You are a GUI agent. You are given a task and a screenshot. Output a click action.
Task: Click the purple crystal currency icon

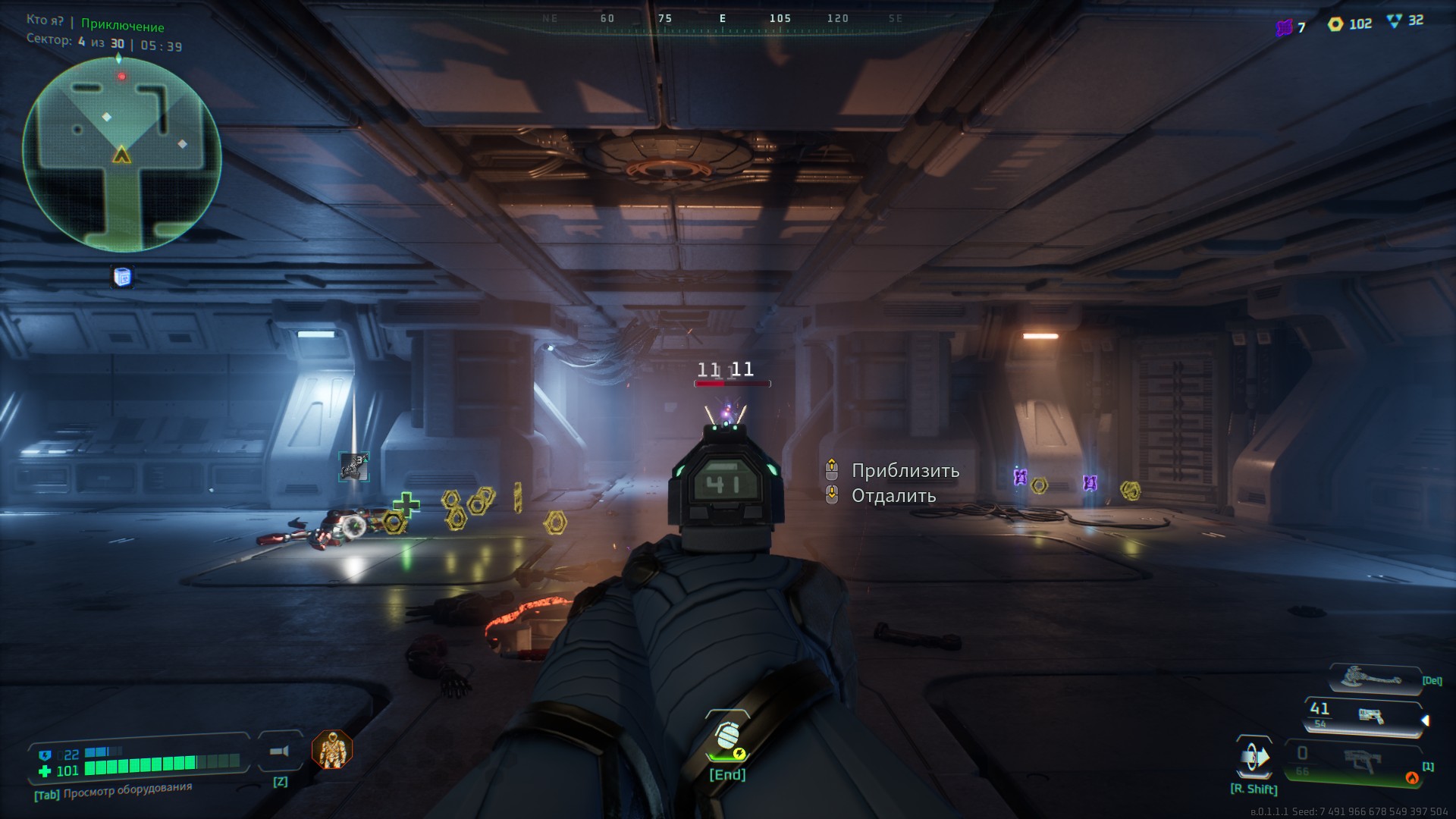[x=1284, y=27]
